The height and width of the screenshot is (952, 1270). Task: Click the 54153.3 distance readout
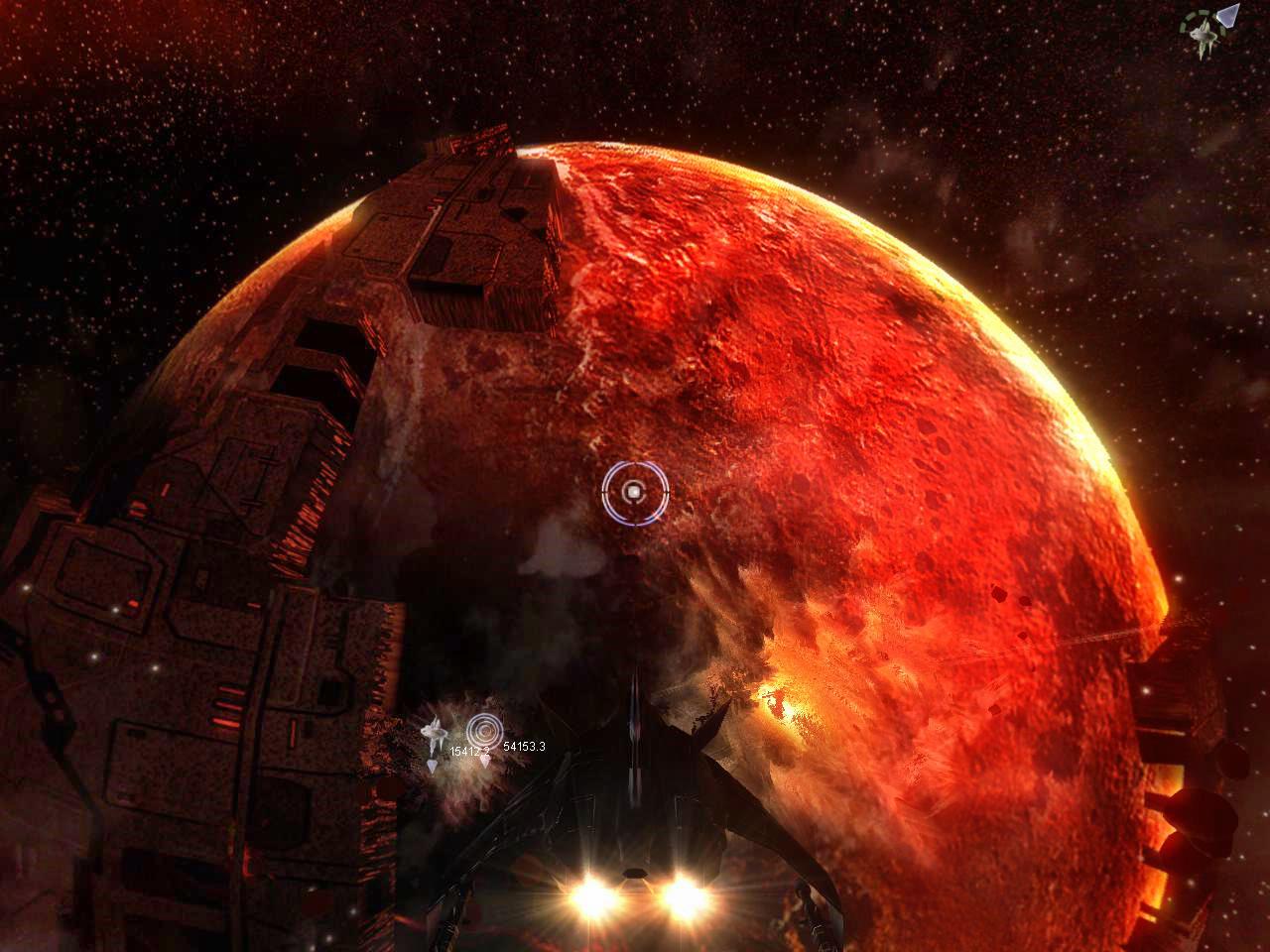click(525, 747)
